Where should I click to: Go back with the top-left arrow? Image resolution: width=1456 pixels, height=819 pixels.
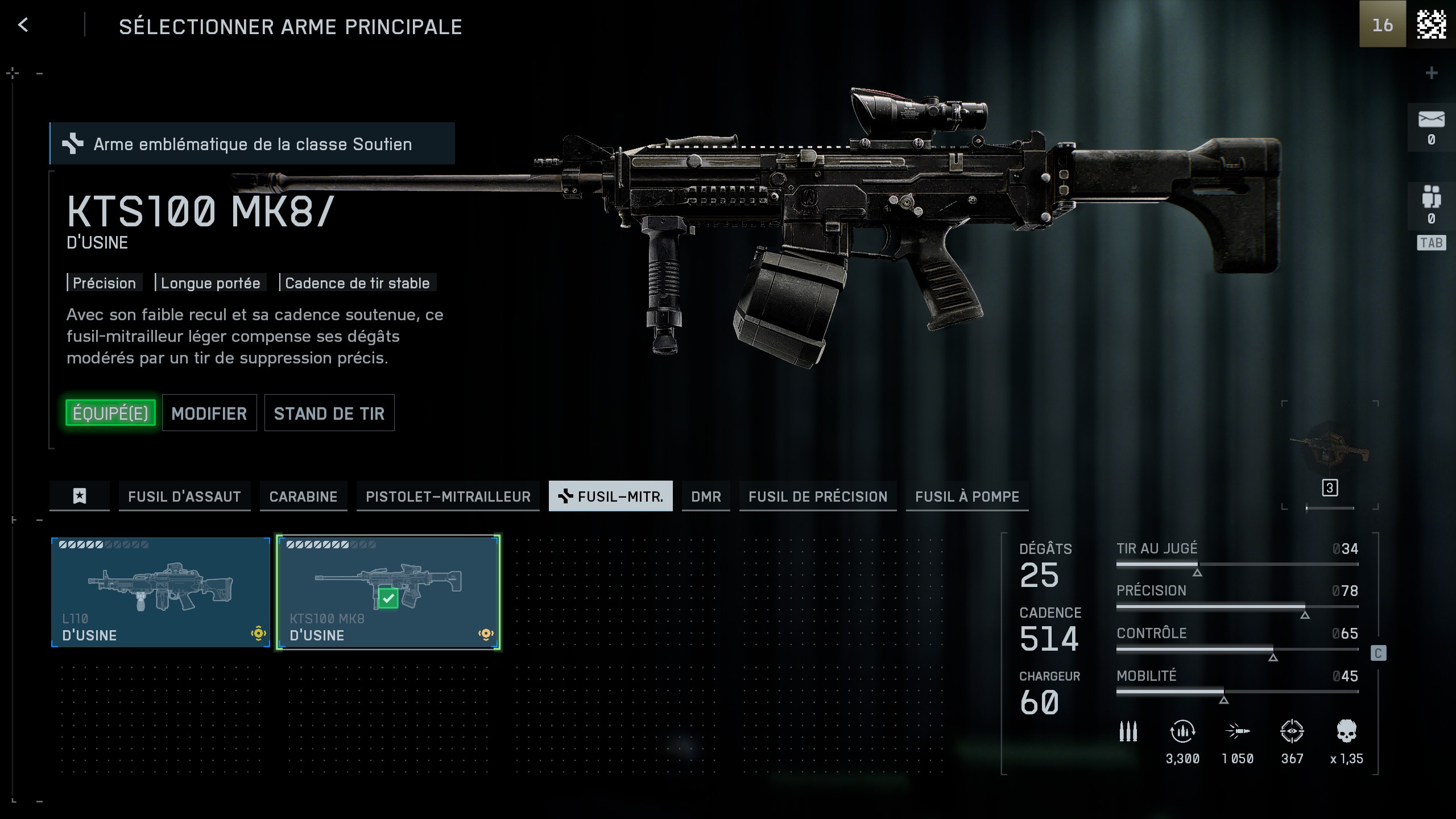(x=23, y=25)
